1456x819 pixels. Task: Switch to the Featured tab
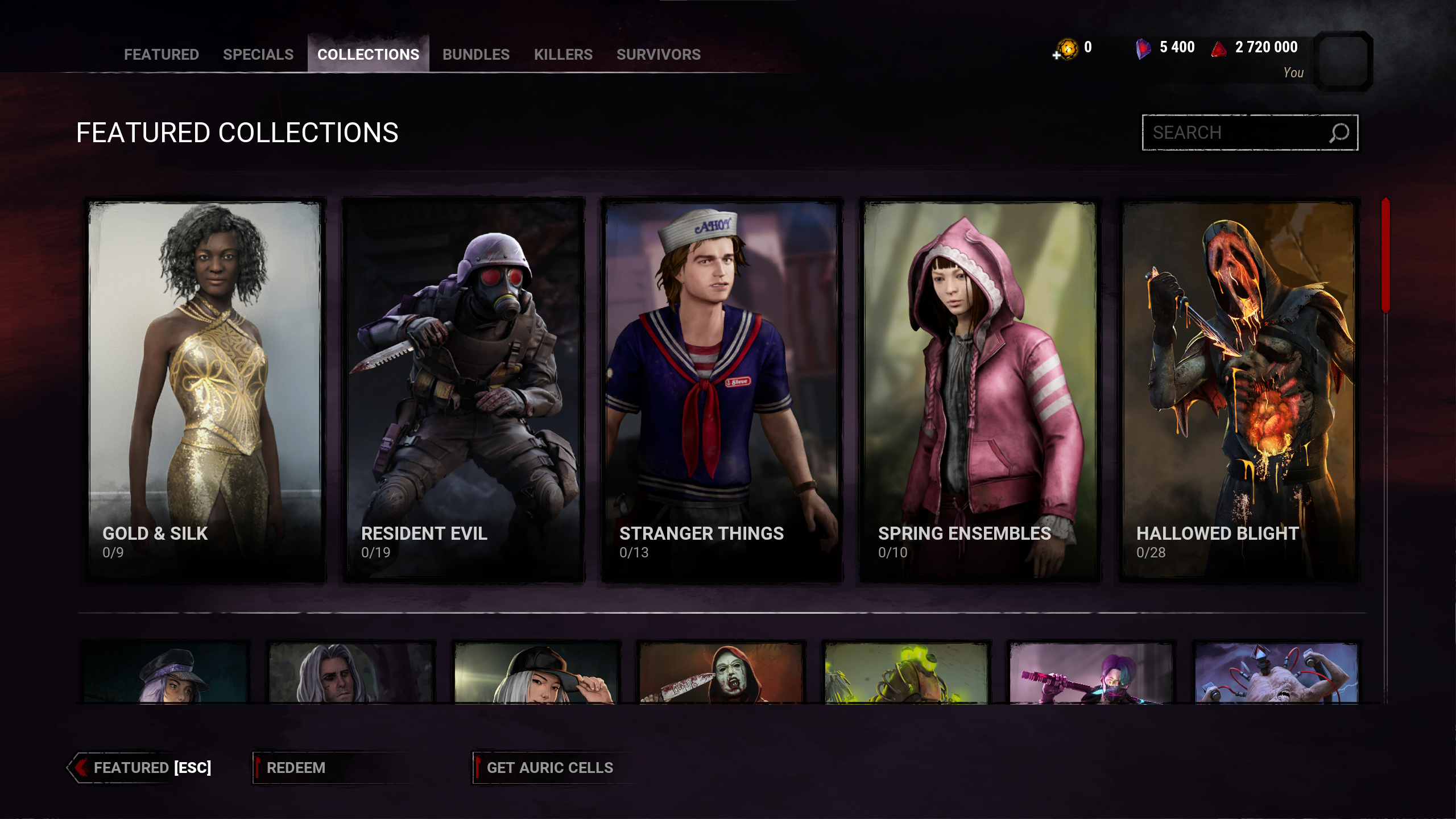(162, 55)
